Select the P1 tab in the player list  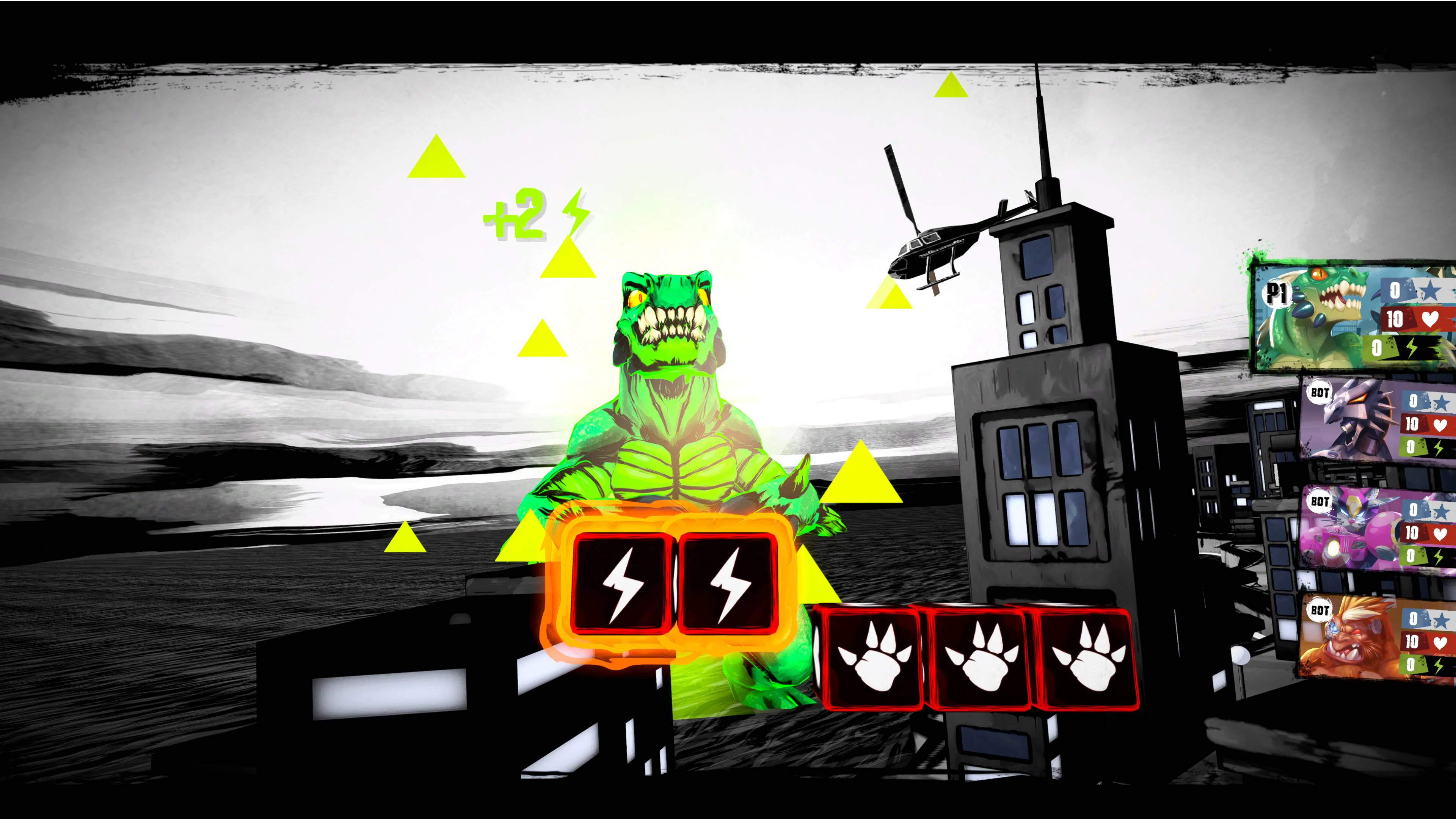tap(1277, 295)
